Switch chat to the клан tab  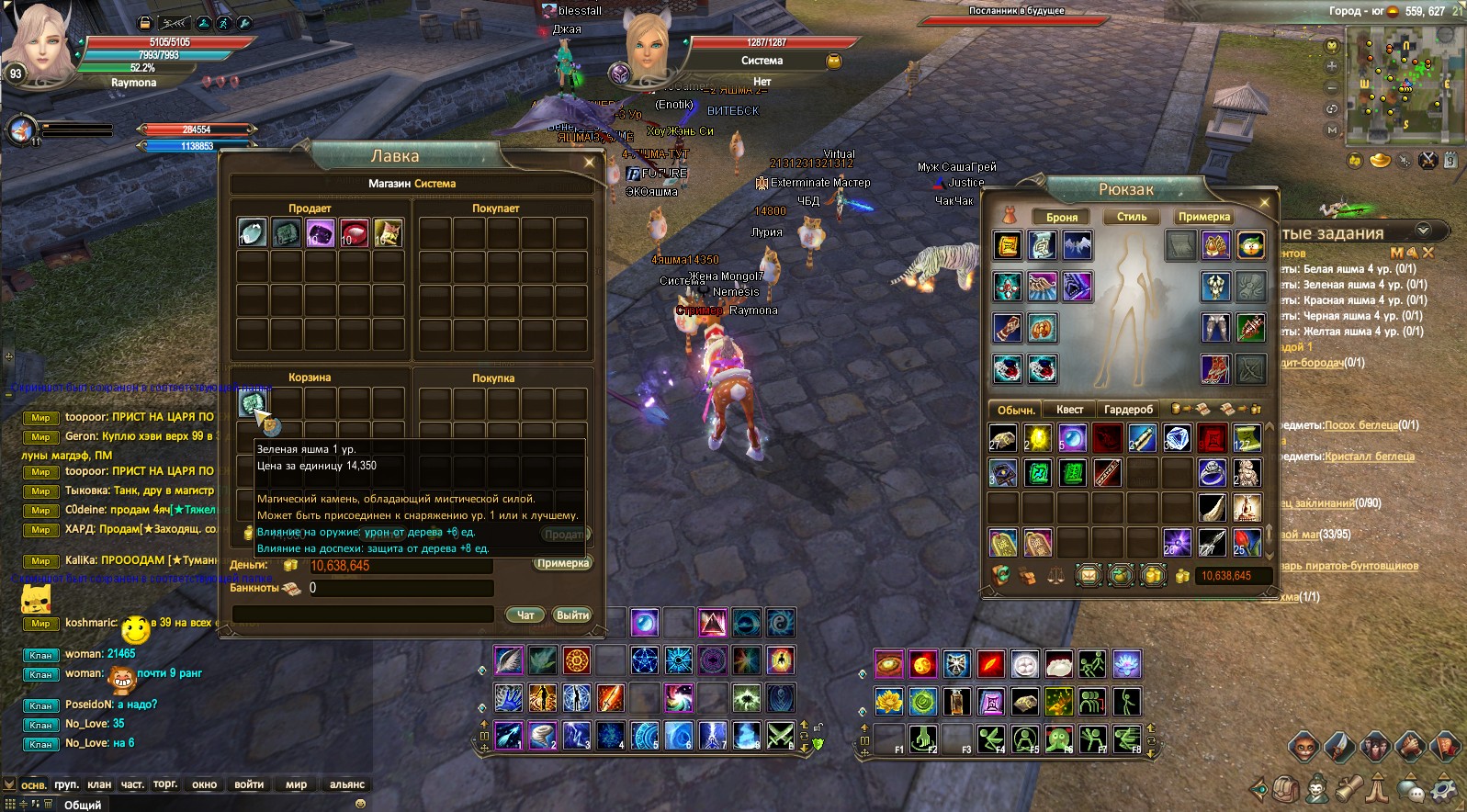coord(99,784)
